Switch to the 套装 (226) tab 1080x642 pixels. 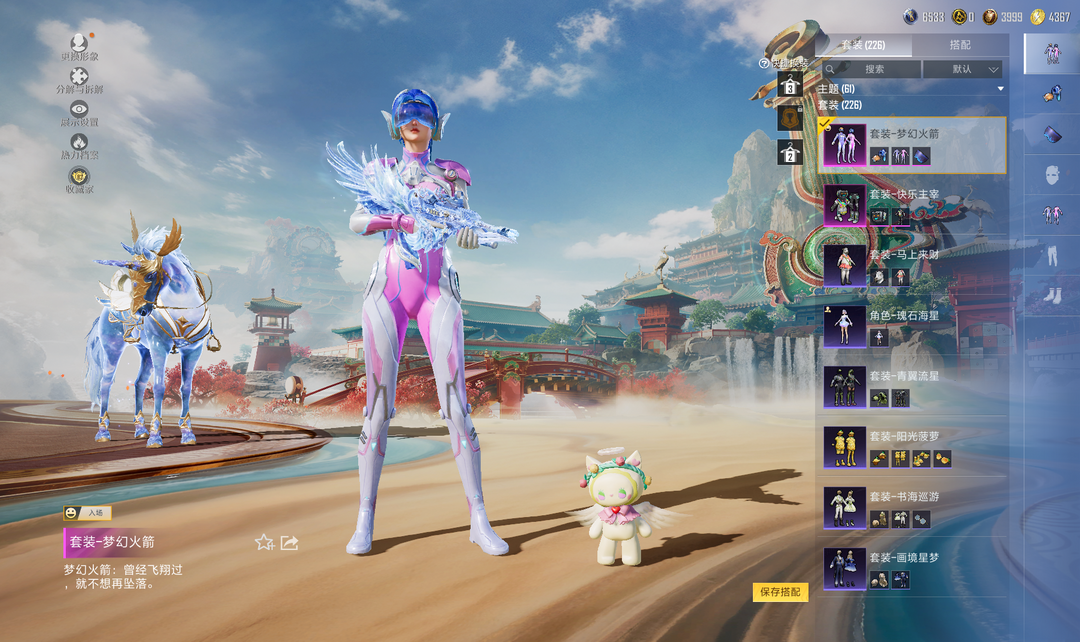(863, 45)
